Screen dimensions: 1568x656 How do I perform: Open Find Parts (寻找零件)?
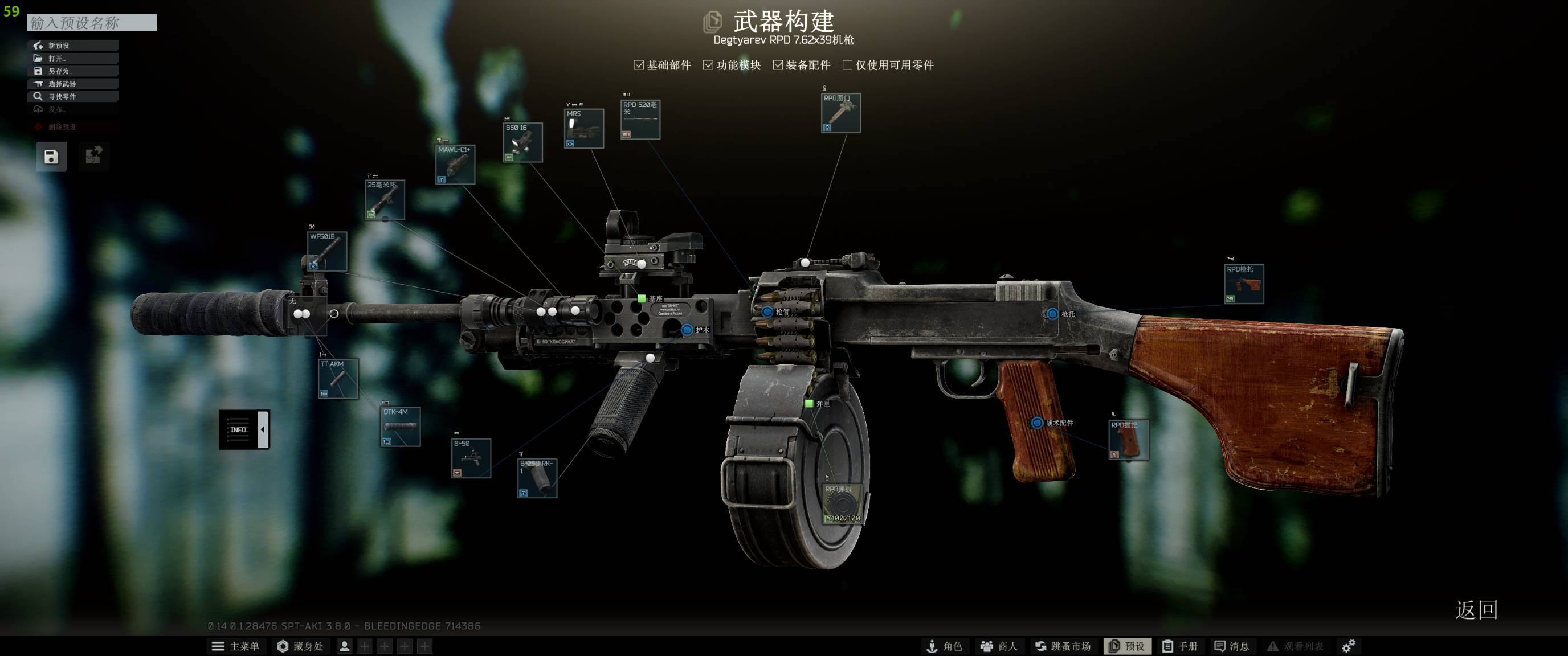[72, 97]
